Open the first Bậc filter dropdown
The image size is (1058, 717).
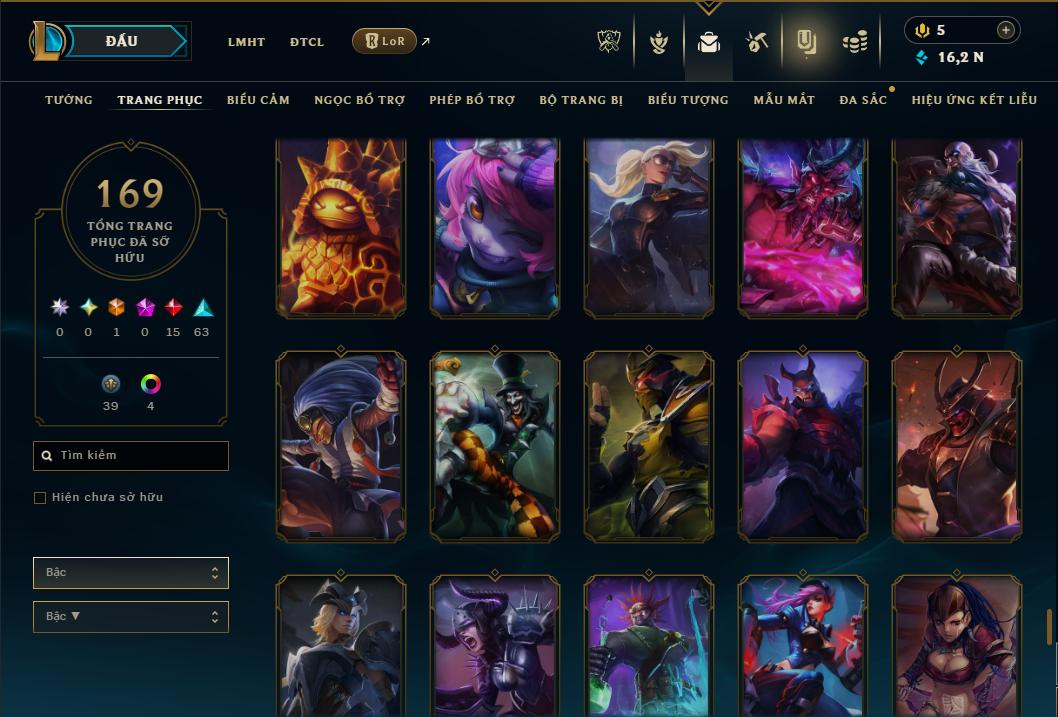(x=131, y=573)
